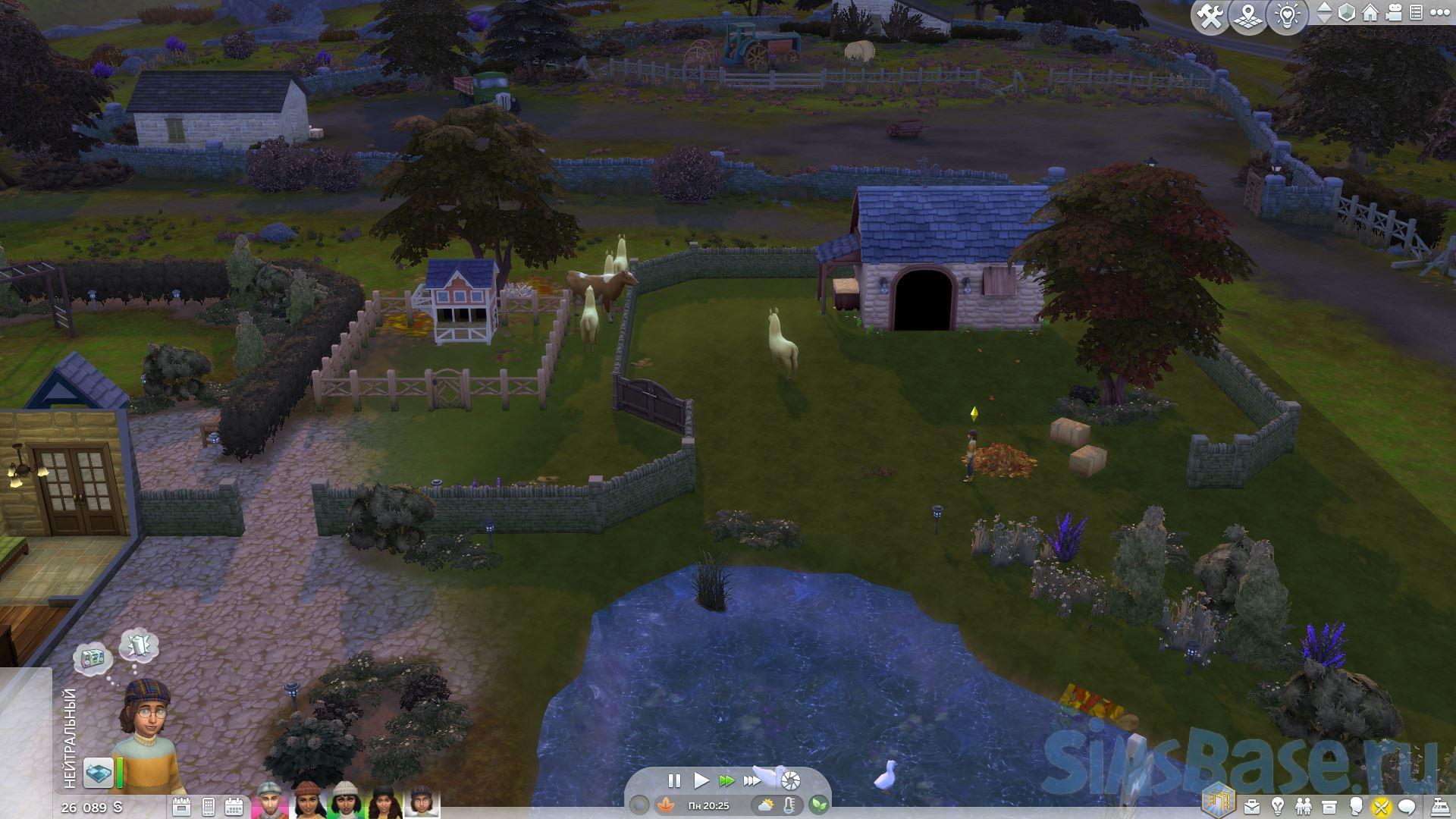
Task: Set game speed to fast forward
Action: (x=726, y=780)
